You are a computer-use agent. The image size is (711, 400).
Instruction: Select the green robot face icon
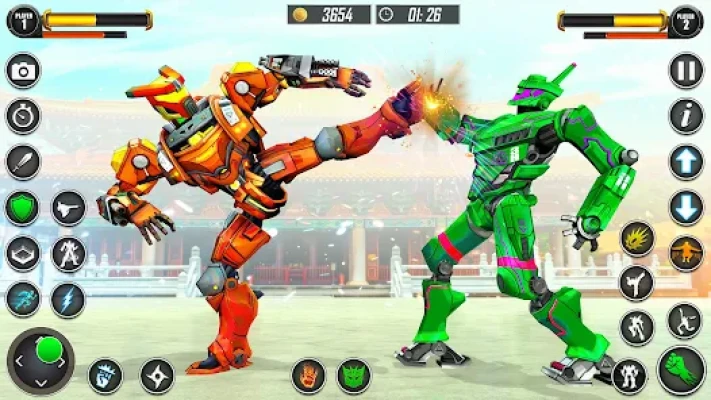click(x=354, y=376)
